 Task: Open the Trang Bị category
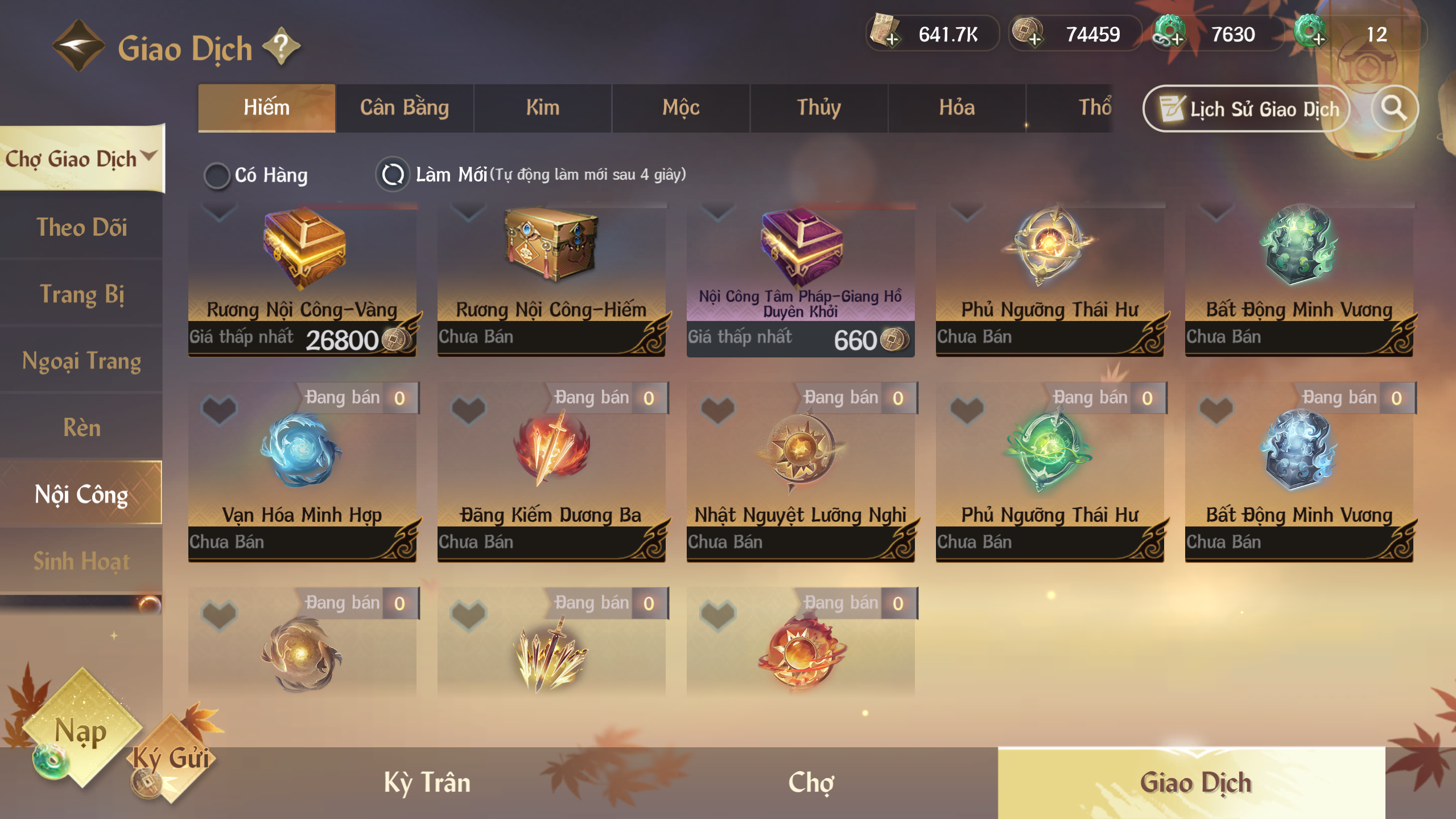click(x=81, y=294)
